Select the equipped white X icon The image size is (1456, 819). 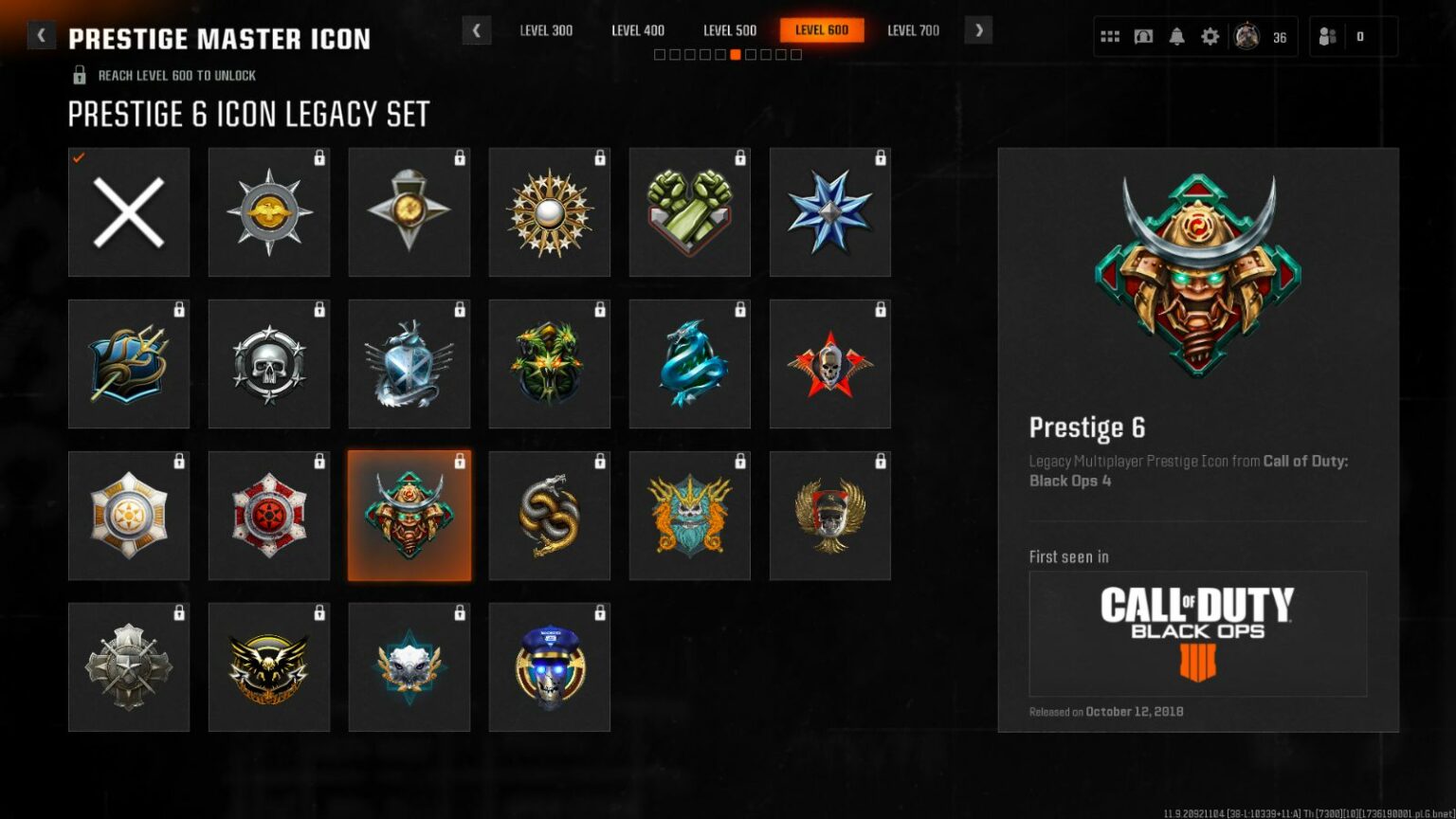tap(129, 211)
